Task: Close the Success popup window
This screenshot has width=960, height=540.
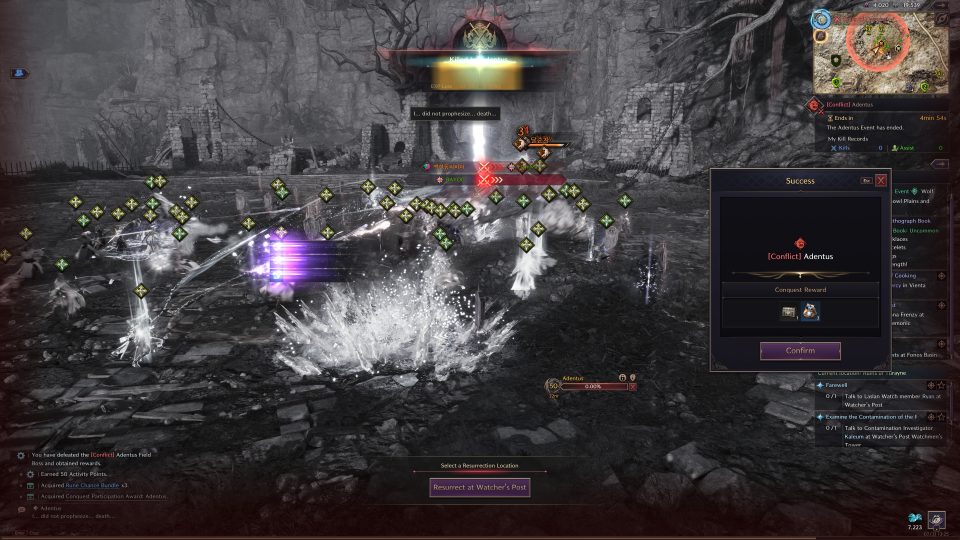Action: pyautogui.click(x=881, y=181)
